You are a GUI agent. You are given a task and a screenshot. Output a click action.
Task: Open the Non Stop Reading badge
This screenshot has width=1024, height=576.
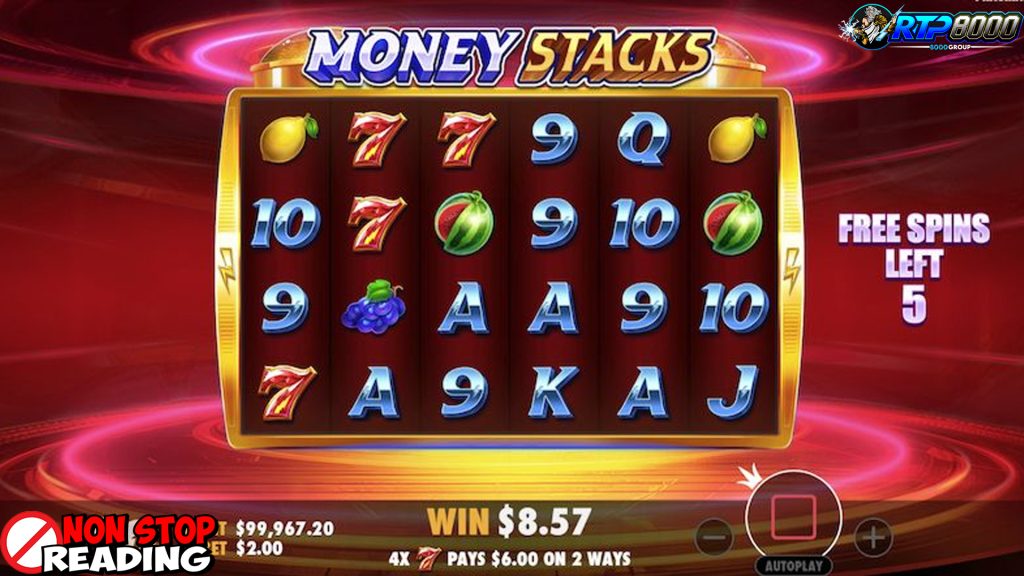108,543
